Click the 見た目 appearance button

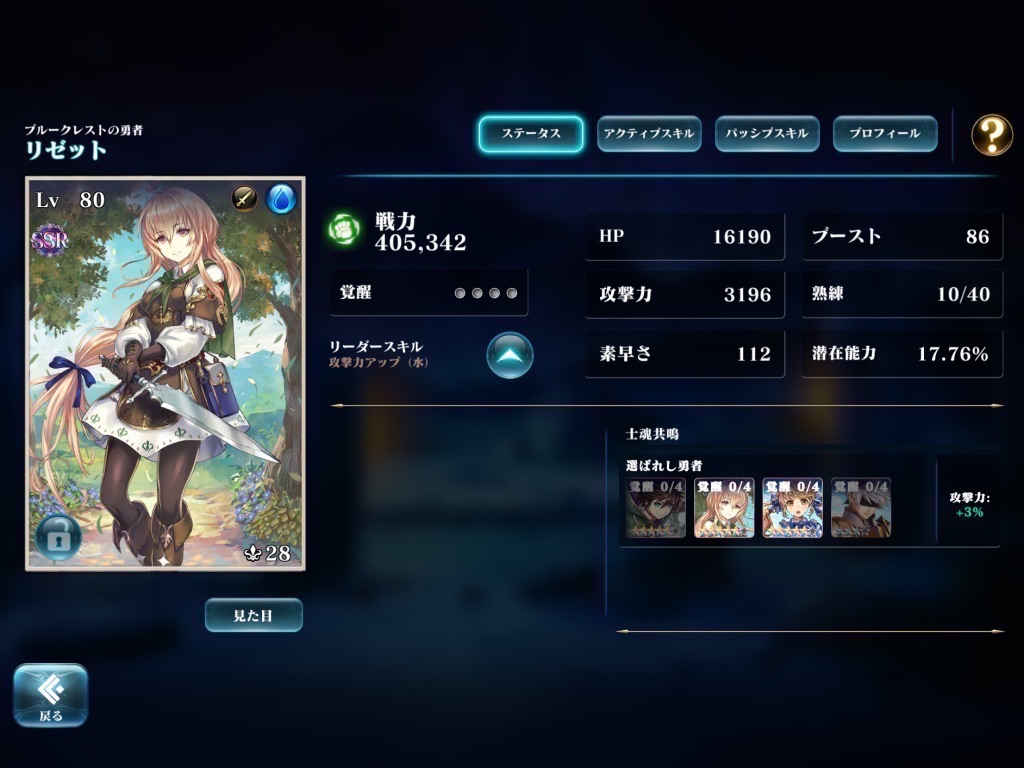click(x=253, y=615)
